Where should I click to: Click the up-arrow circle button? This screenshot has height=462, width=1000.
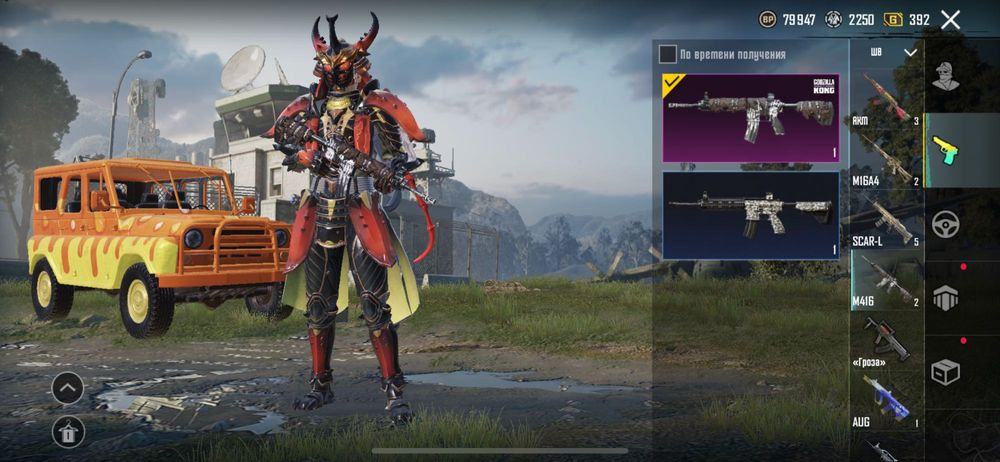[68, 388]
